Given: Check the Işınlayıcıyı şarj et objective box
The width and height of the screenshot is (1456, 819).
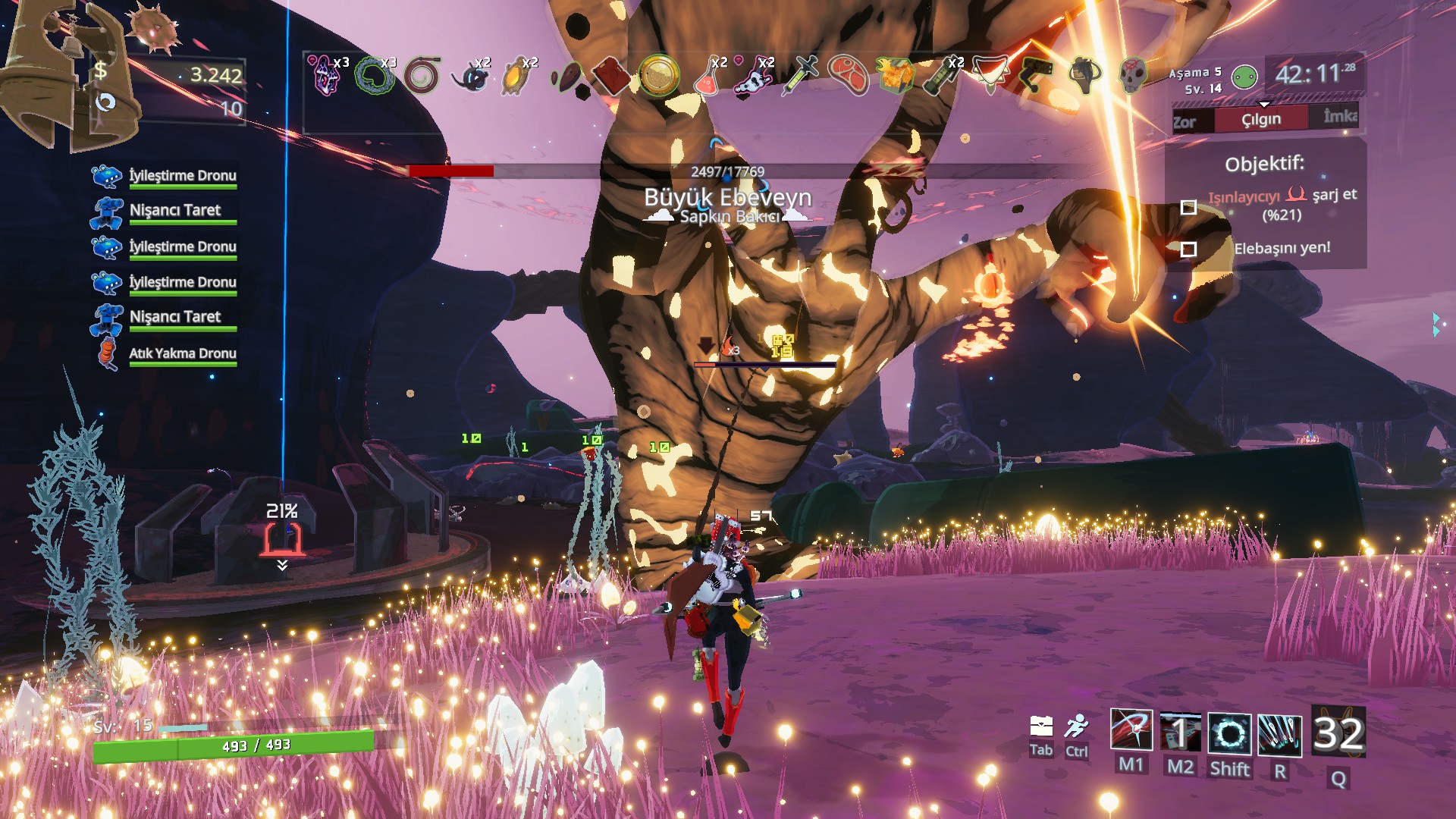Looking at the screenshot, I should (1188, 207).
